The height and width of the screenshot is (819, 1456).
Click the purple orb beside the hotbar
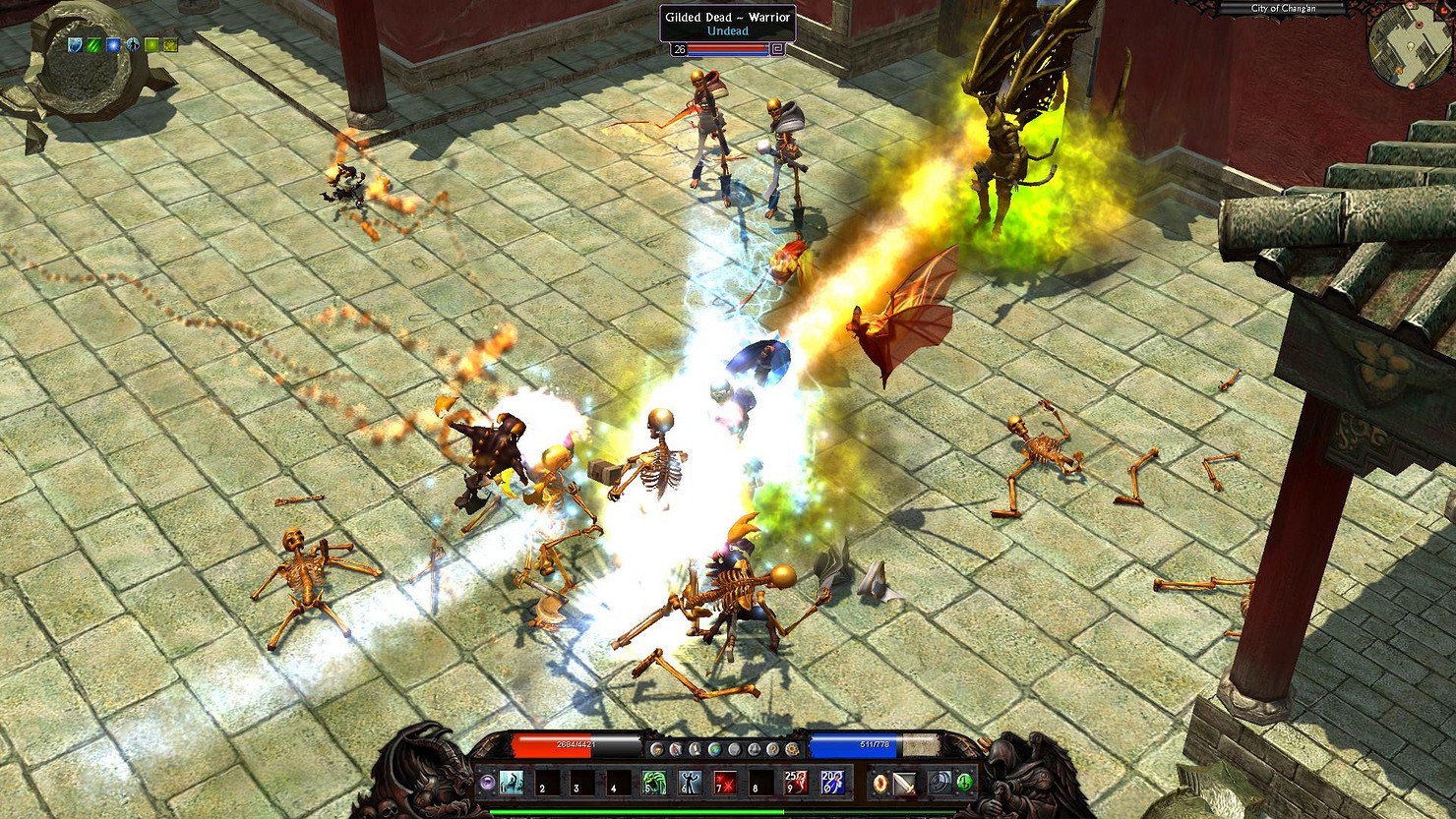coord(487,783)
